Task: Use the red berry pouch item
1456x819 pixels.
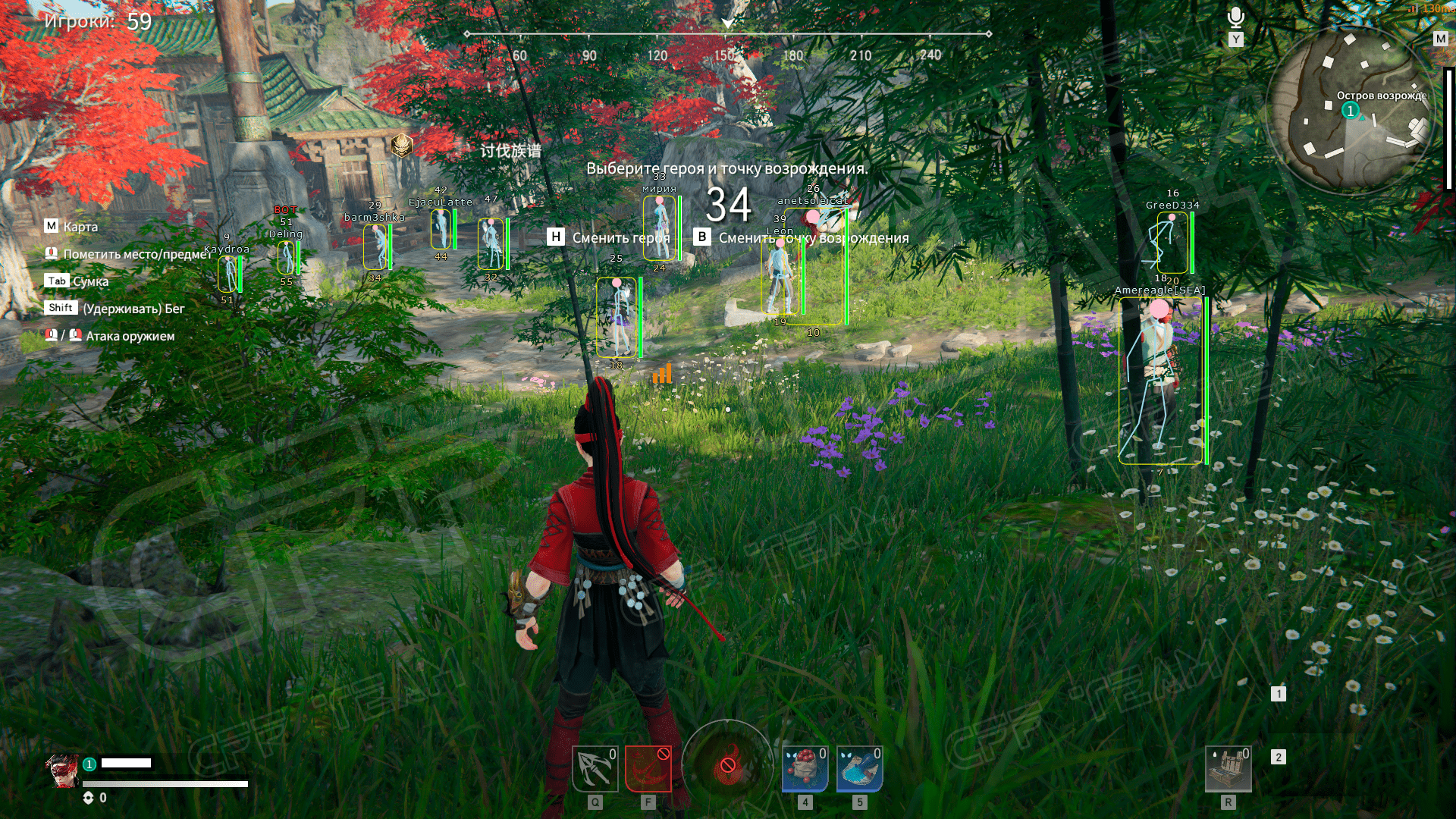Action: (x=805, y=768)
